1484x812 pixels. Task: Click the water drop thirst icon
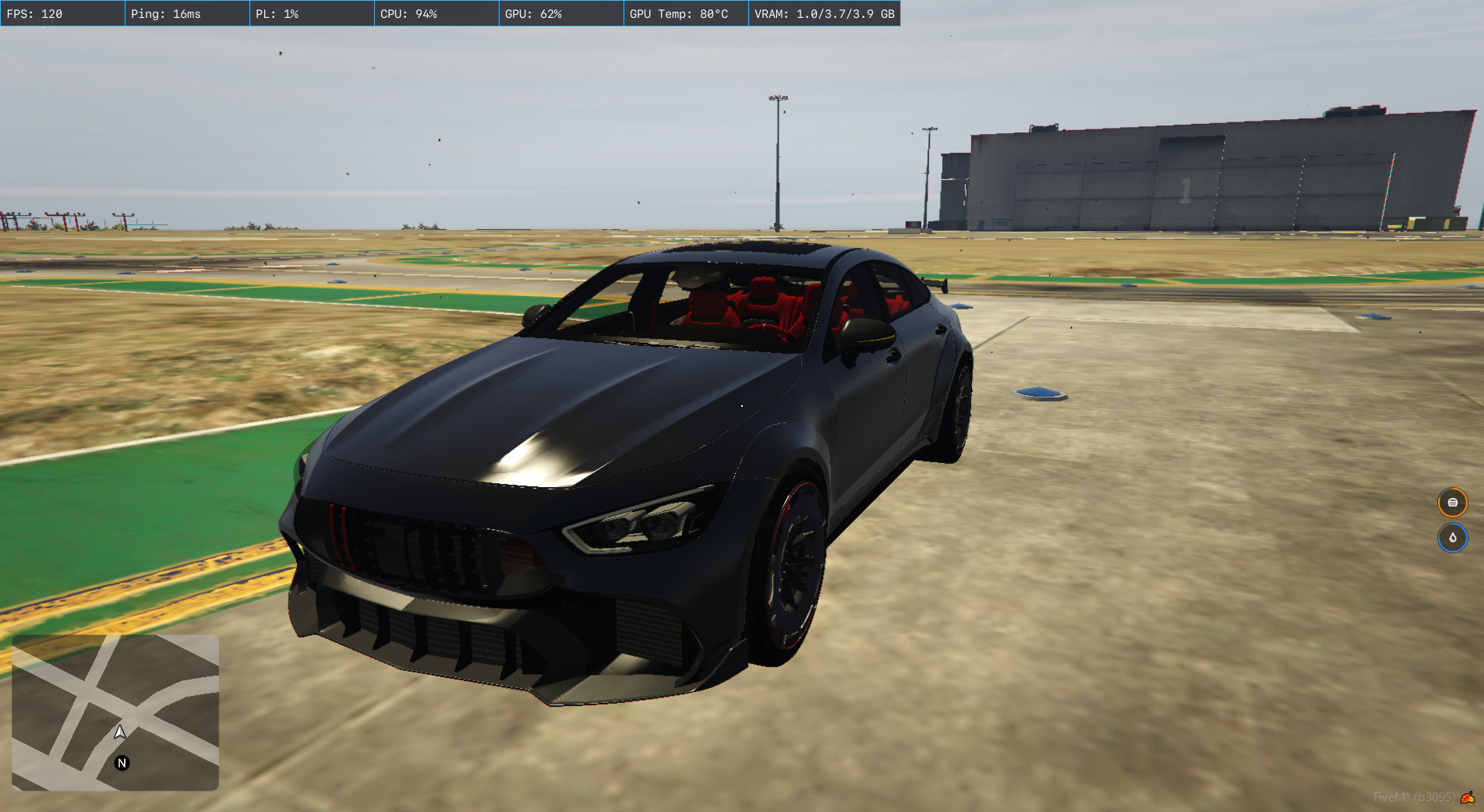[x=1452, y=538]
